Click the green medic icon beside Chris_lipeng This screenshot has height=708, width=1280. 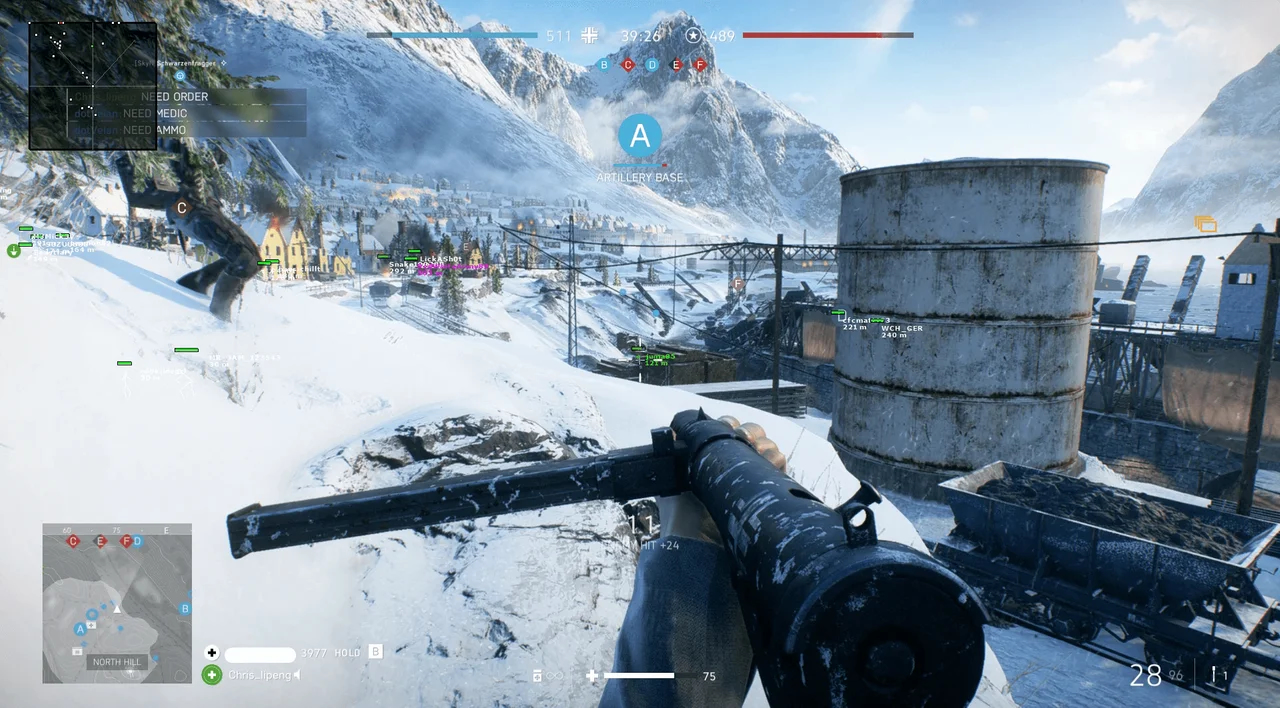[x=212, y=675]
